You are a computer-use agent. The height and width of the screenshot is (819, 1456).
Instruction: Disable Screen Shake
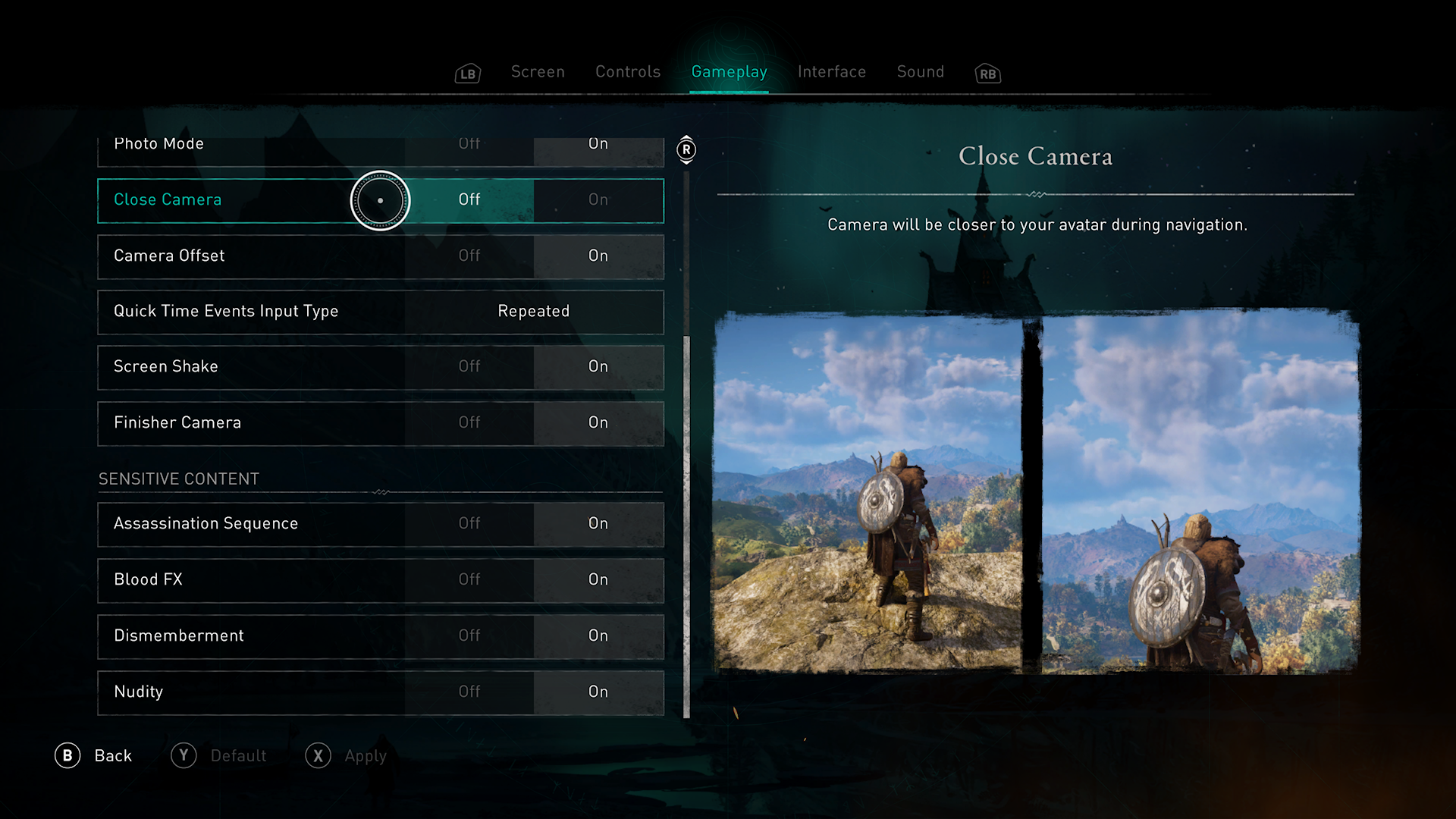click(x=469, y=367)
